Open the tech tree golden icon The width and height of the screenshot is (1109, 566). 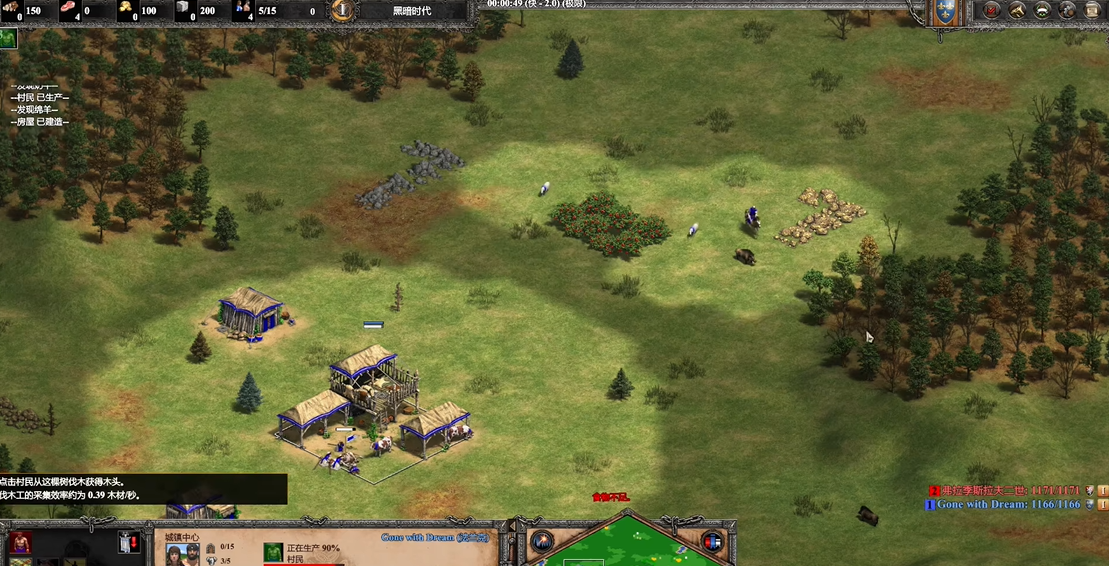pos(1017,11)
